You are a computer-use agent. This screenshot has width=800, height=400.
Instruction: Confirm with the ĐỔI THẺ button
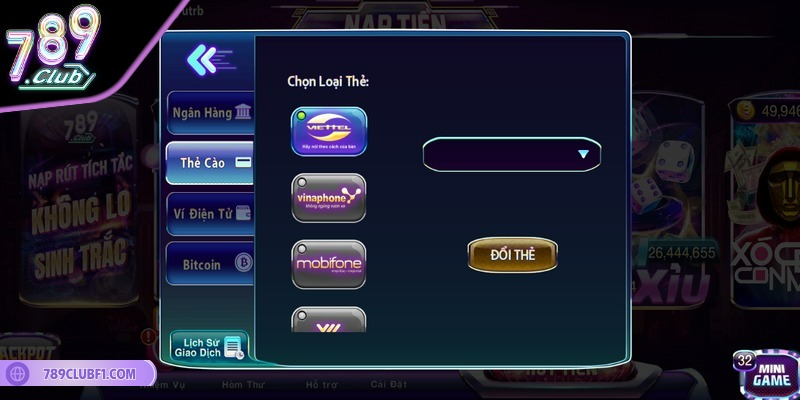tap(512, 255)
